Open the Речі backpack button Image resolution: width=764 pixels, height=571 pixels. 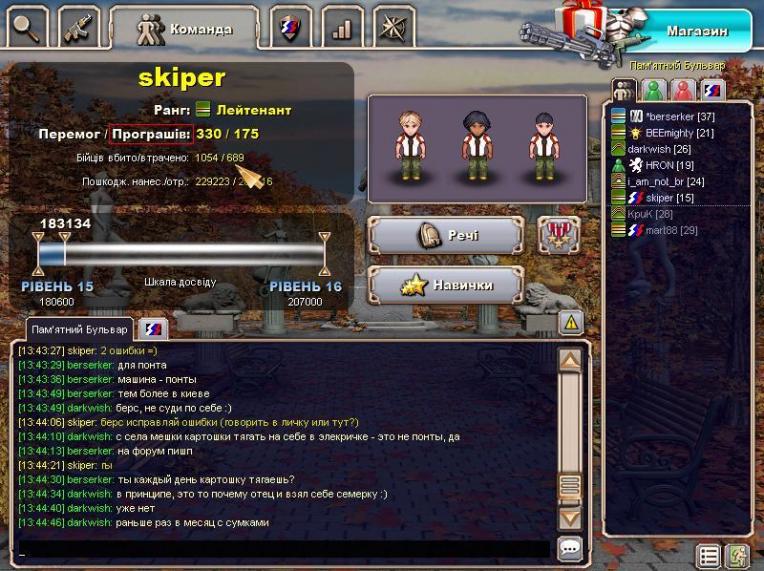pyautogui.click(x=446, y=236)
